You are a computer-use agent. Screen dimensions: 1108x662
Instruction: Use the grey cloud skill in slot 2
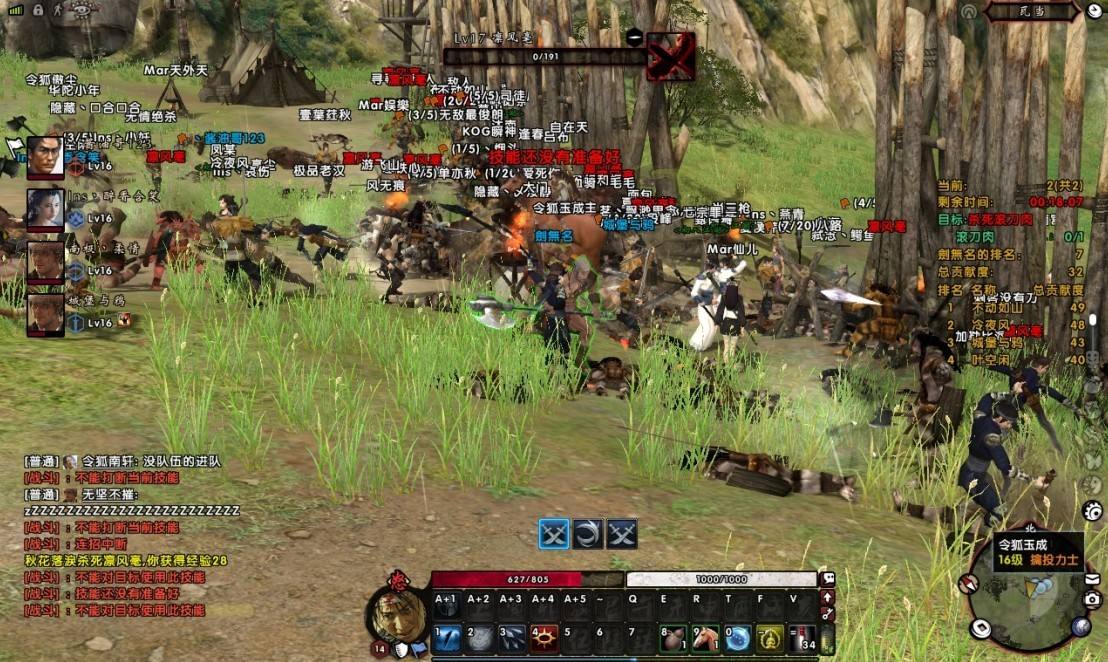click(x=481, y=638)
